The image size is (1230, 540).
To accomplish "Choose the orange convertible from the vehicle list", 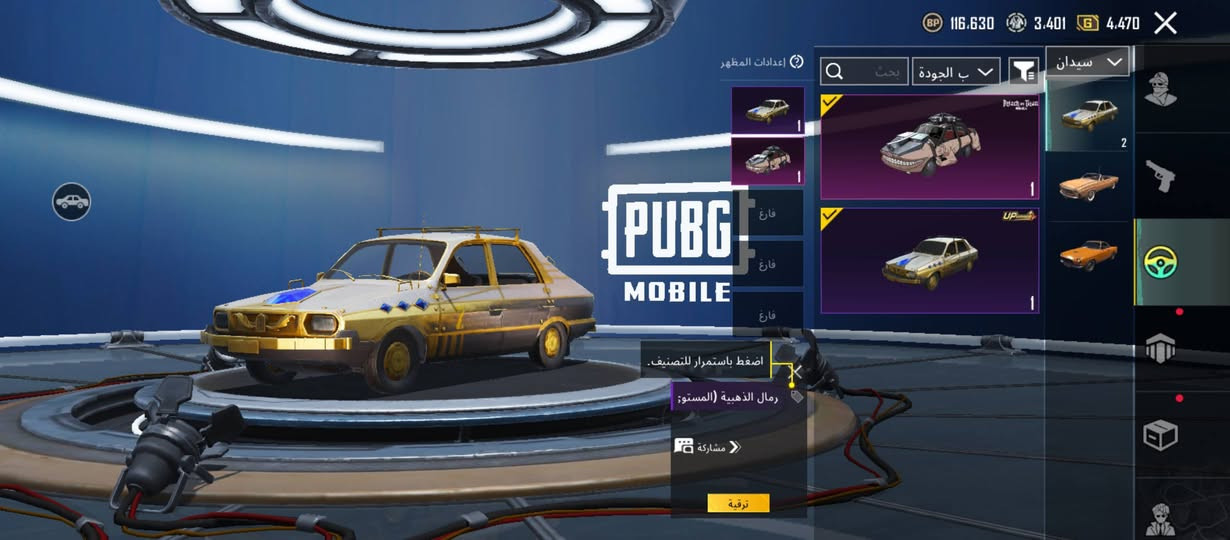I will (1088, 185).
